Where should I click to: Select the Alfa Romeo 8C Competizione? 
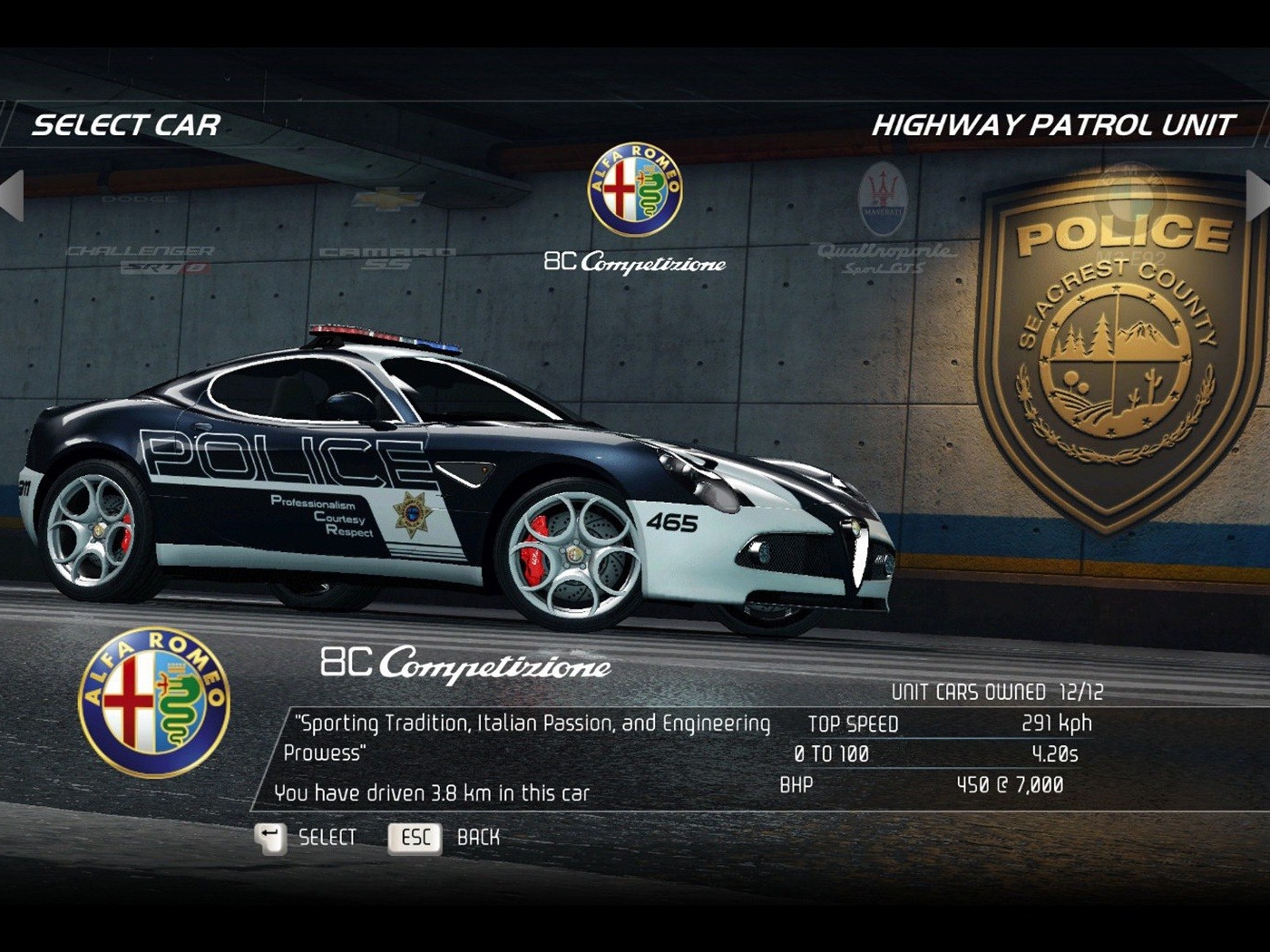[x=635, y=210]
